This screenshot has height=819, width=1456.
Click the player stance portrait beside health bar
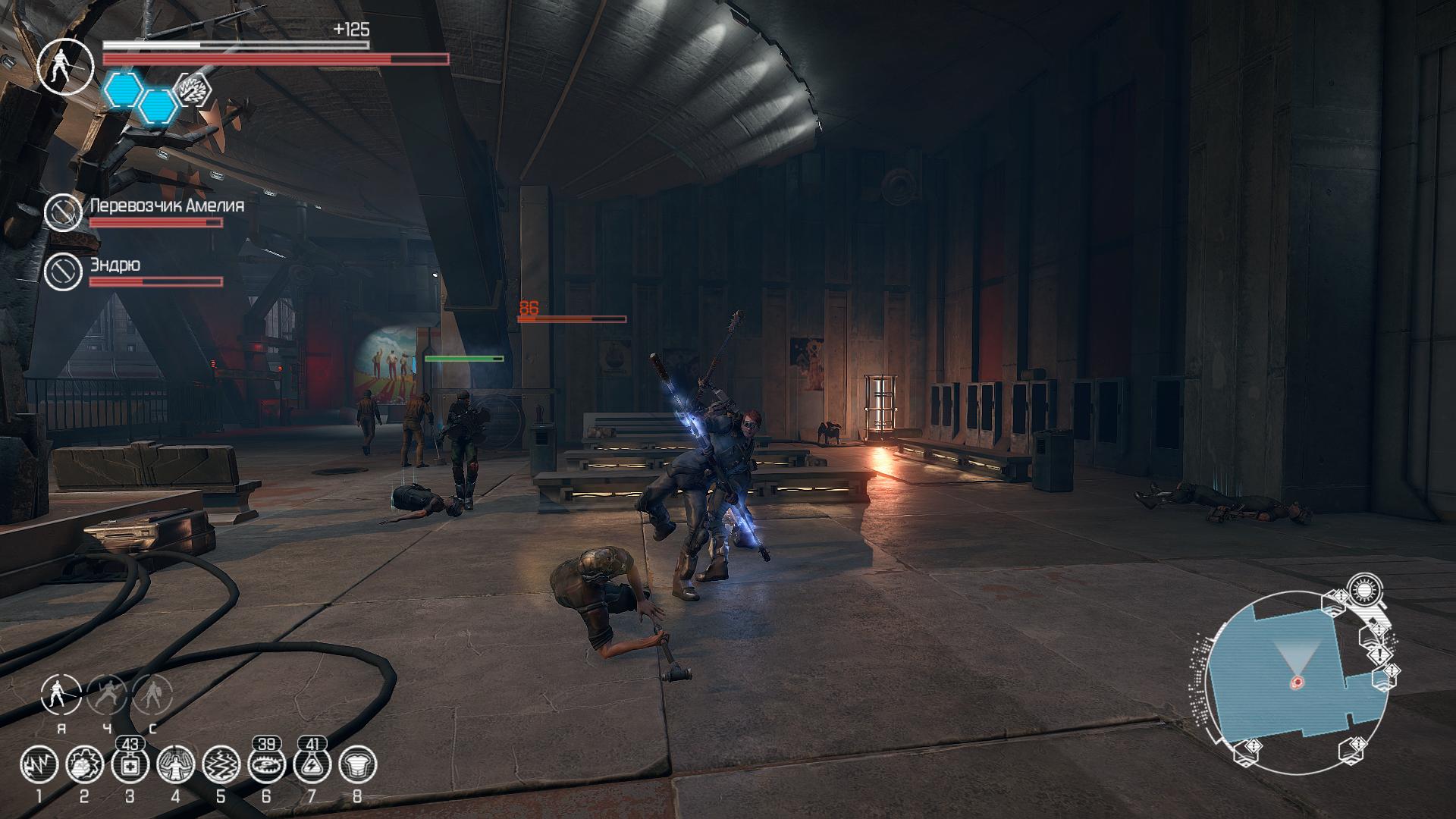(x=65, y=66)
